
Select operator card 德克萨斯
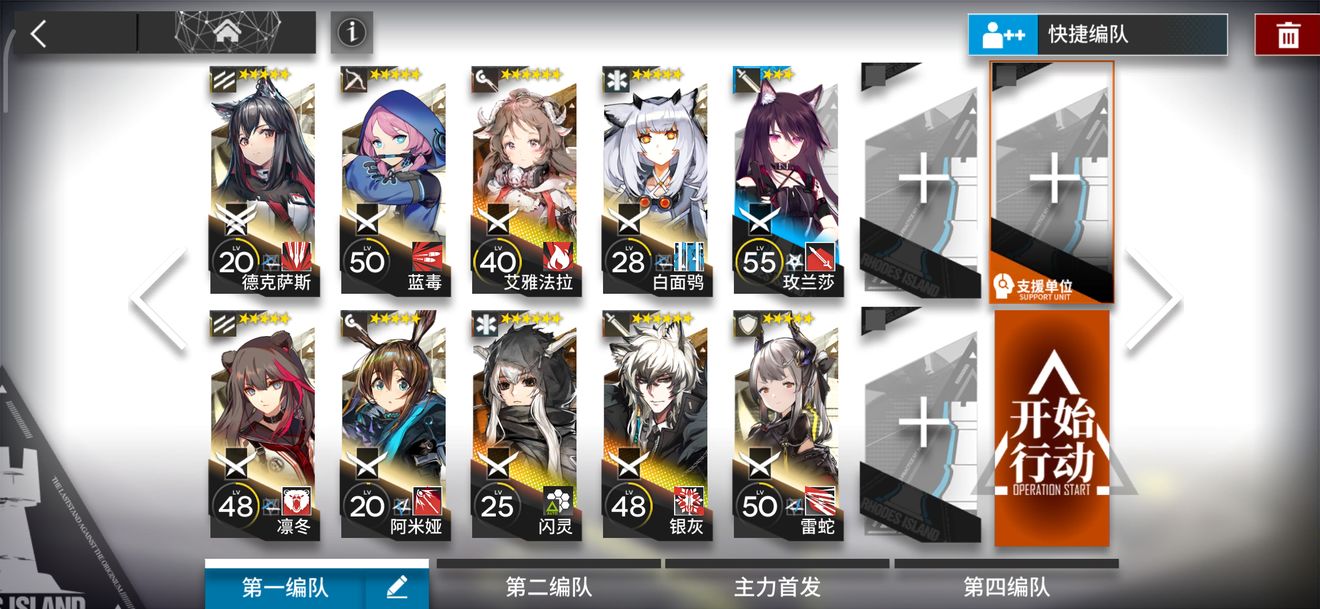pos(263,180)
